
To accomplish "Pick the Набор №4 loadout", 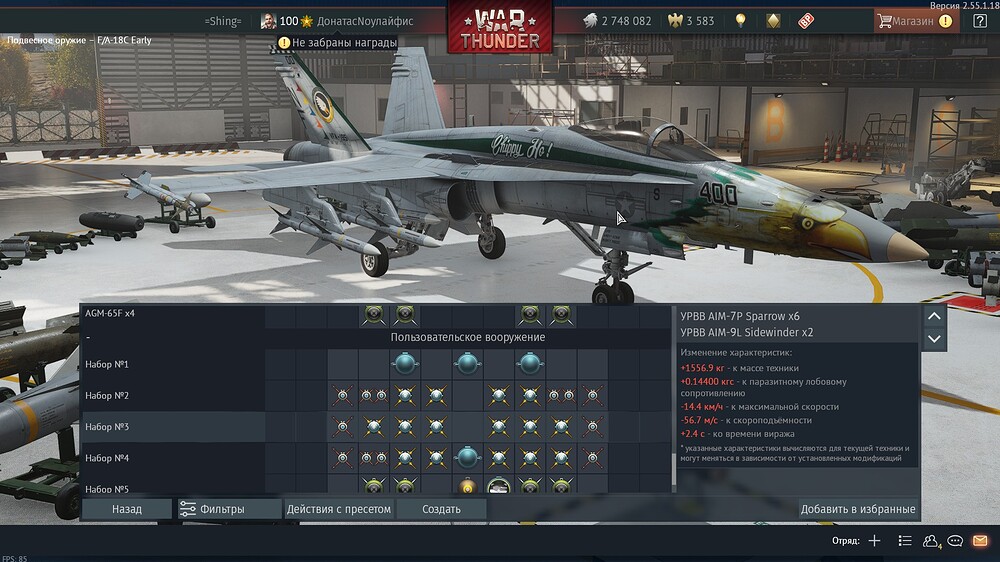I will [x=107, y=458].
